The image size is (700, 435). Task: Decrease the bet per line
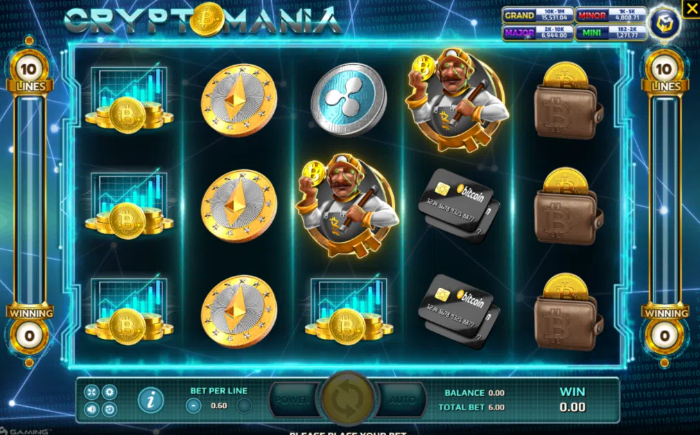tap(194, 405)
